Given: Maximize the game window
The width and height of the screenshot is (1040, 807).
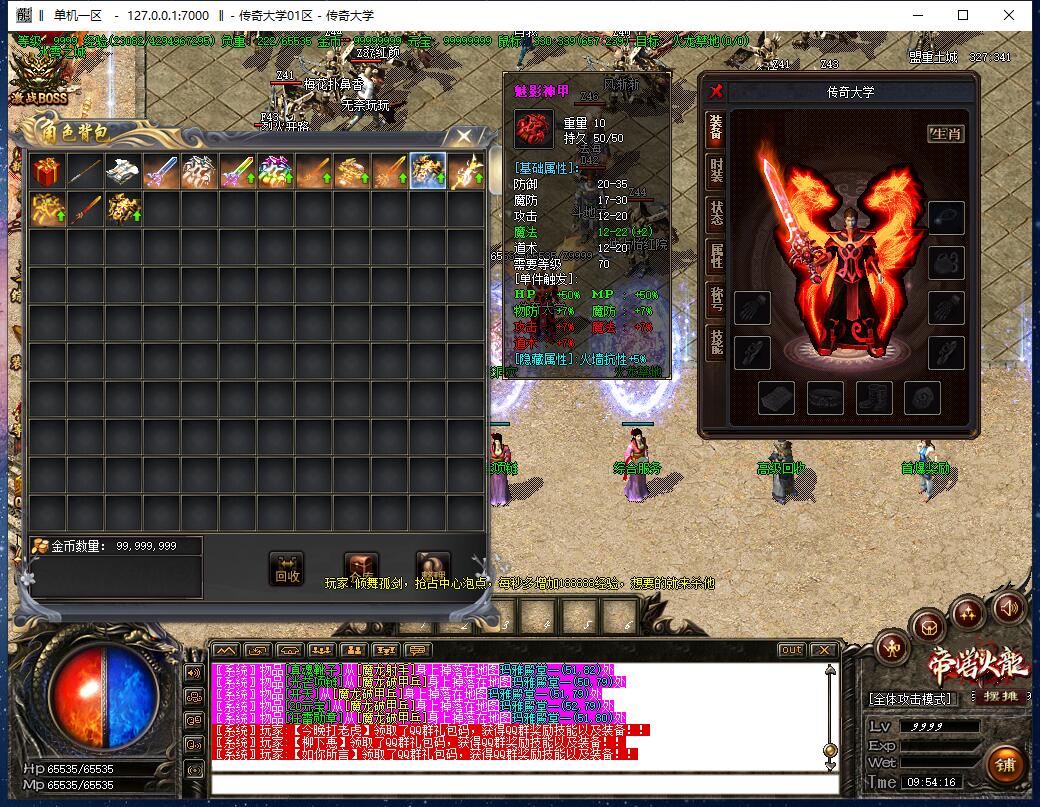Looking at the screenshot, I should tap(963, 15).
